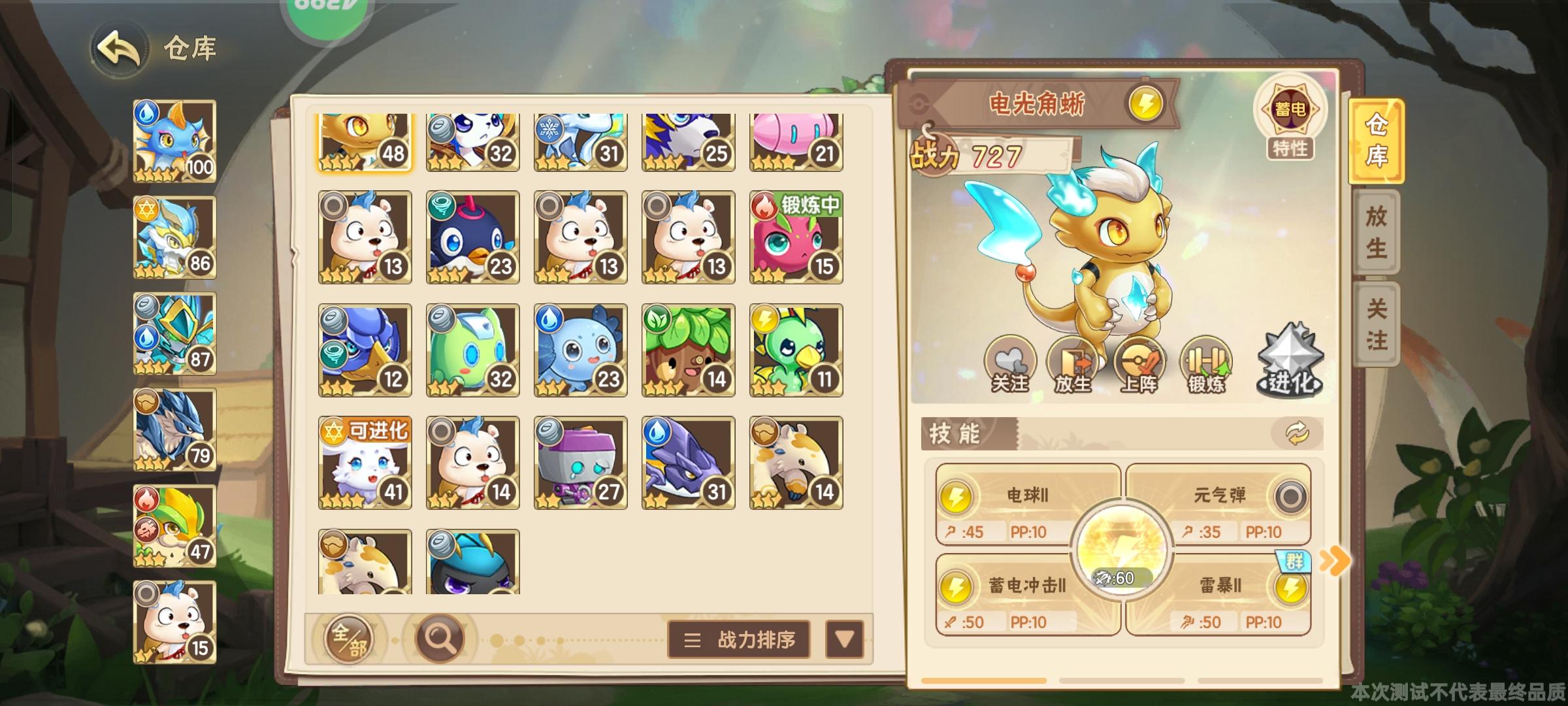Tap the back arrow next to 仓库
The width and height of the screenshot is (1568, 706).
point(119,46)
